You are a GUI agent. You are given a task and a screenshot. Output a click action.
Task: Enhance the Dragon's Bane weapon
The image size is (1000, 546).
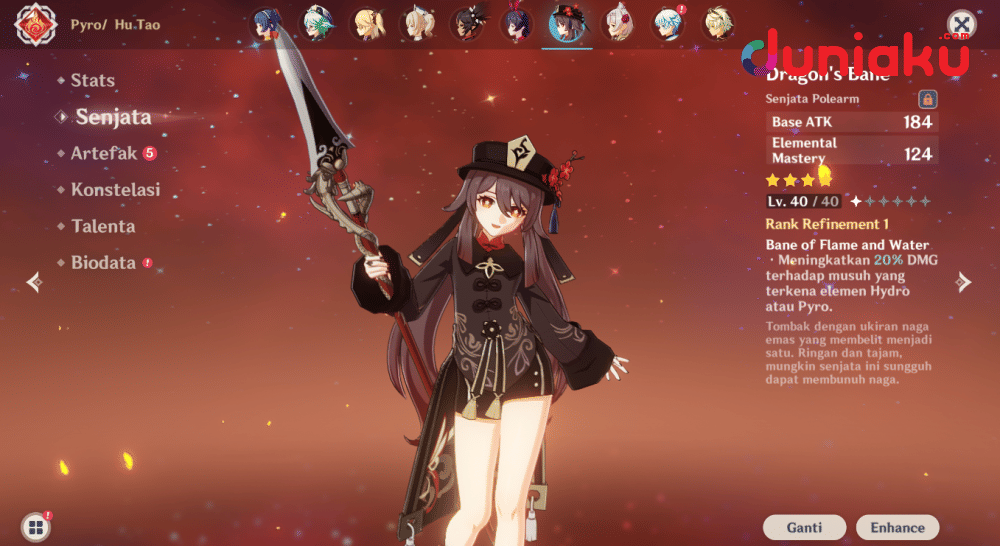[x=897, y=527]
